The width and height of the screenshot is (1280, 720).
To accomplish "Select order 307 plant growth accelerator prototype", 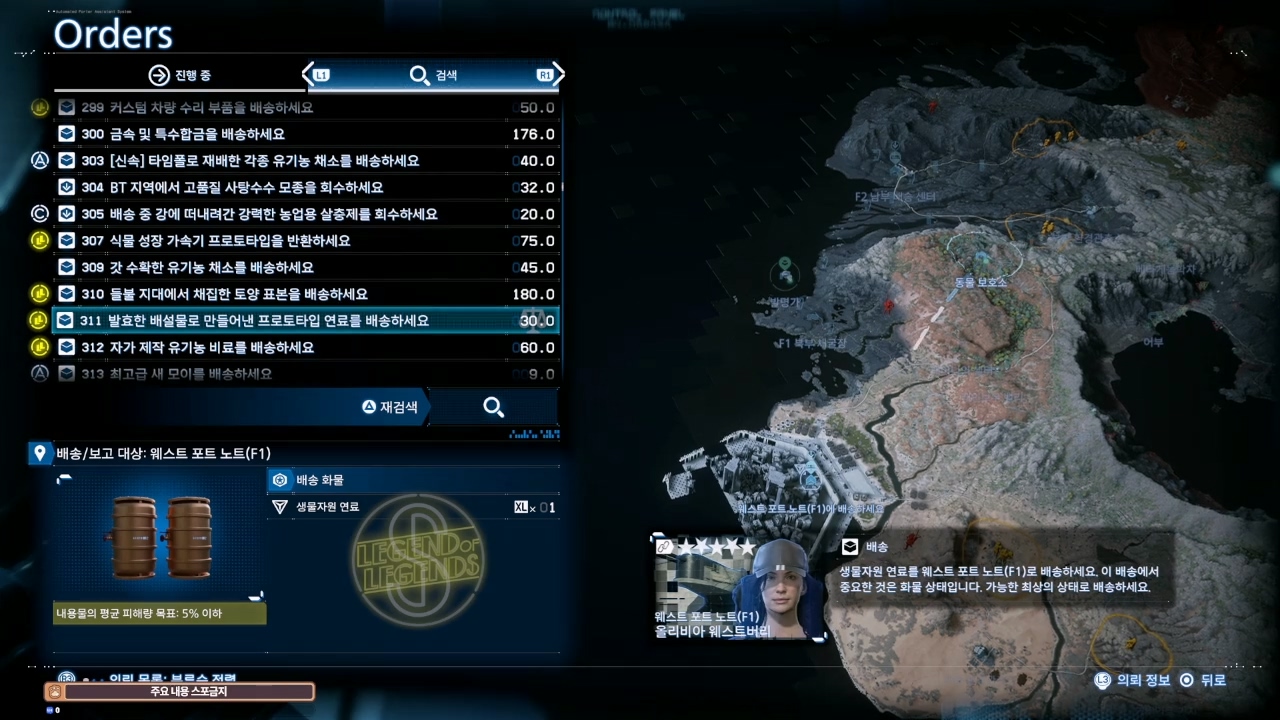I will [x=305, y=241].
